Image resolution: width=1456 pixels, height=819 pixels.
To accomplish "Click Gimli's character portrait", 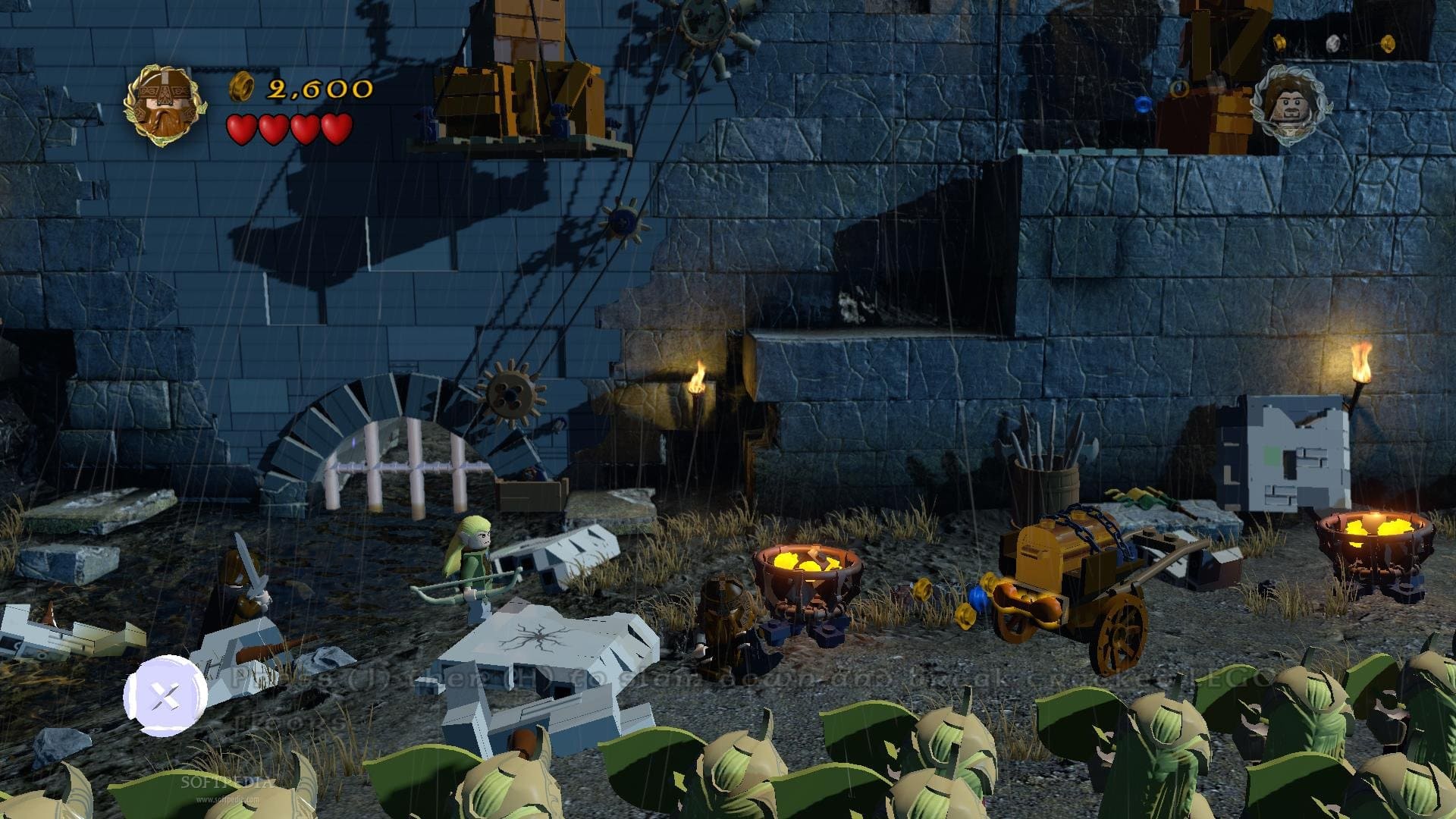I will click(165, 105).
